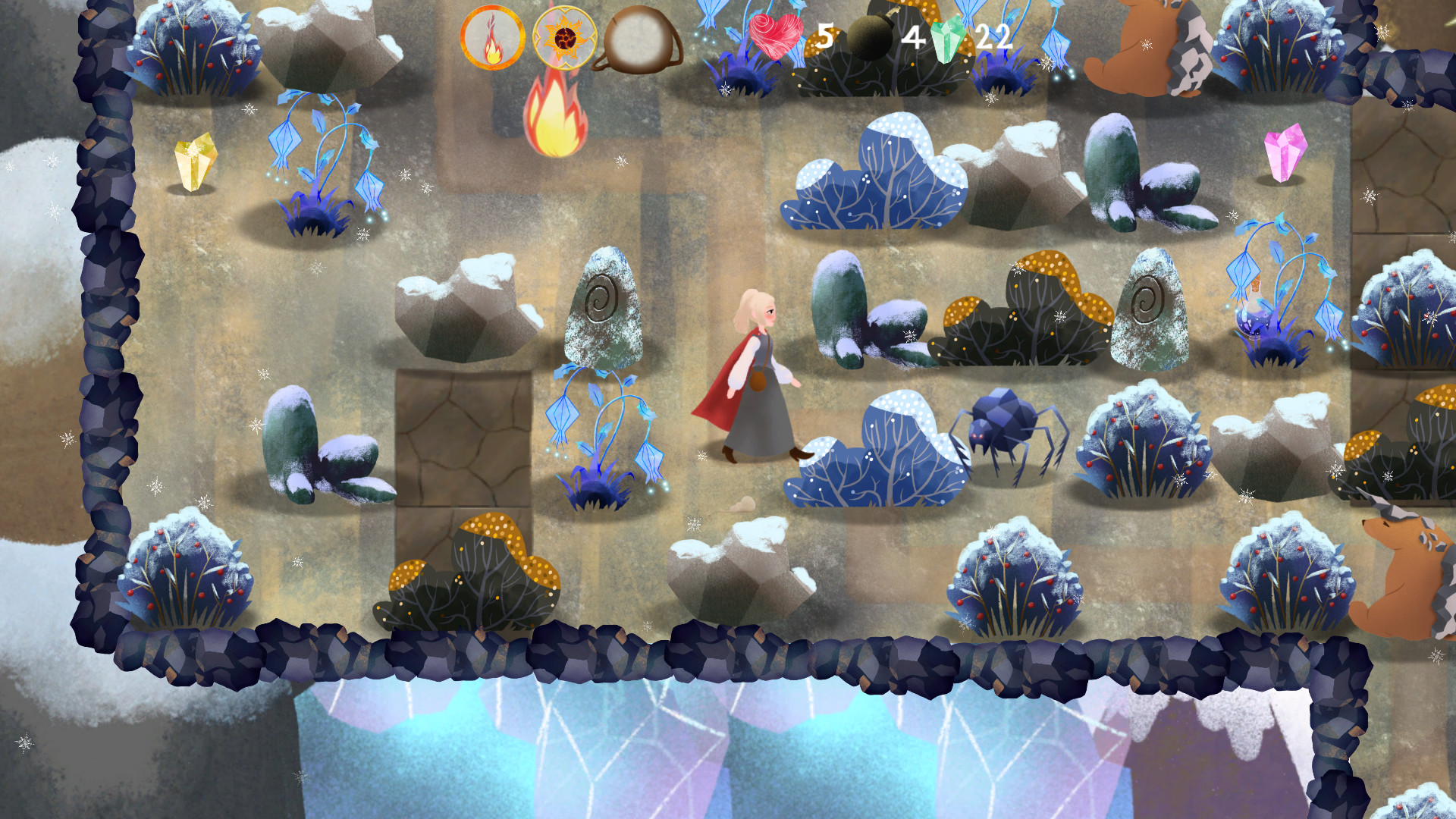Click the crystal count number 22
Viewport: 1456px width, 819px height.
point(993,35)
